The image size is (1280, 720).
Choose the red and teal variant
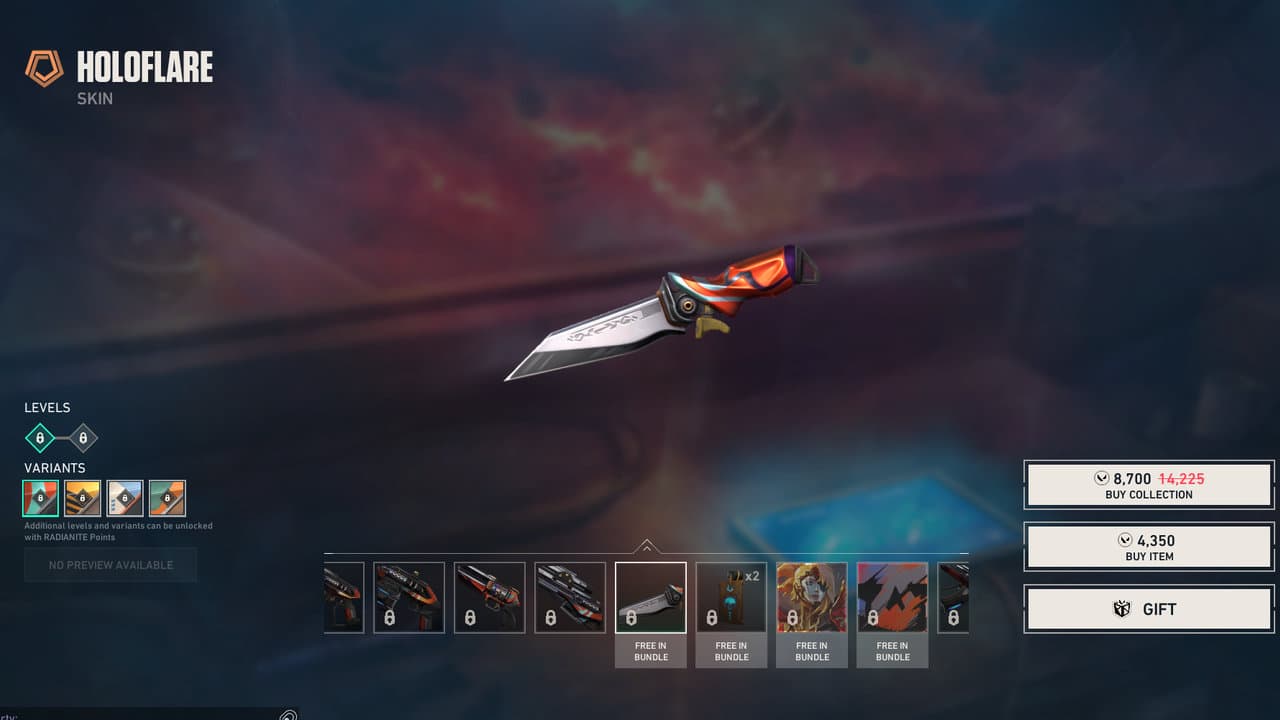pos(41,498)
